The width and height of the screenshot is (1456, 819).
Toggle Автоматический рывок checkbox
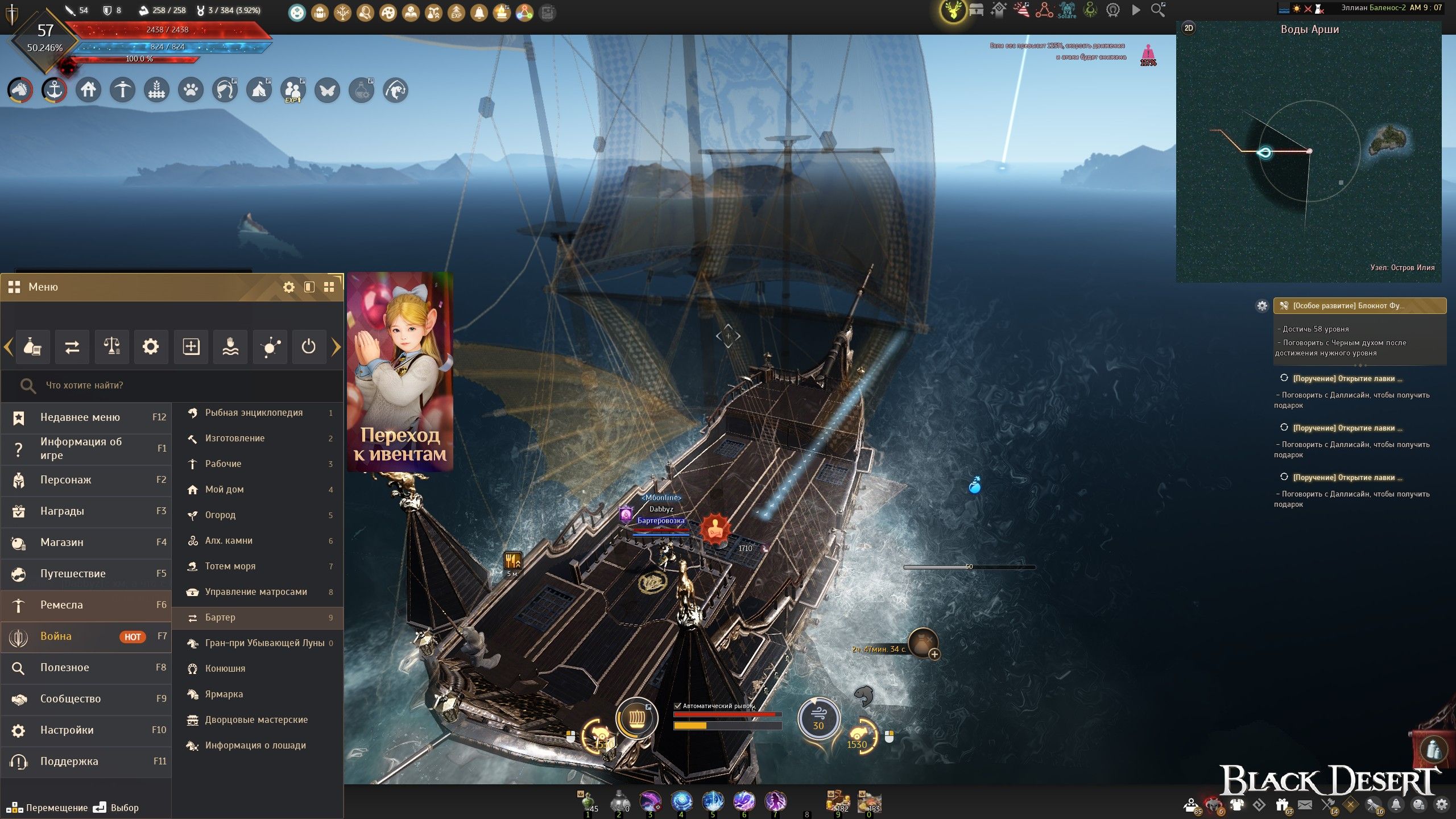pos(677,706)
